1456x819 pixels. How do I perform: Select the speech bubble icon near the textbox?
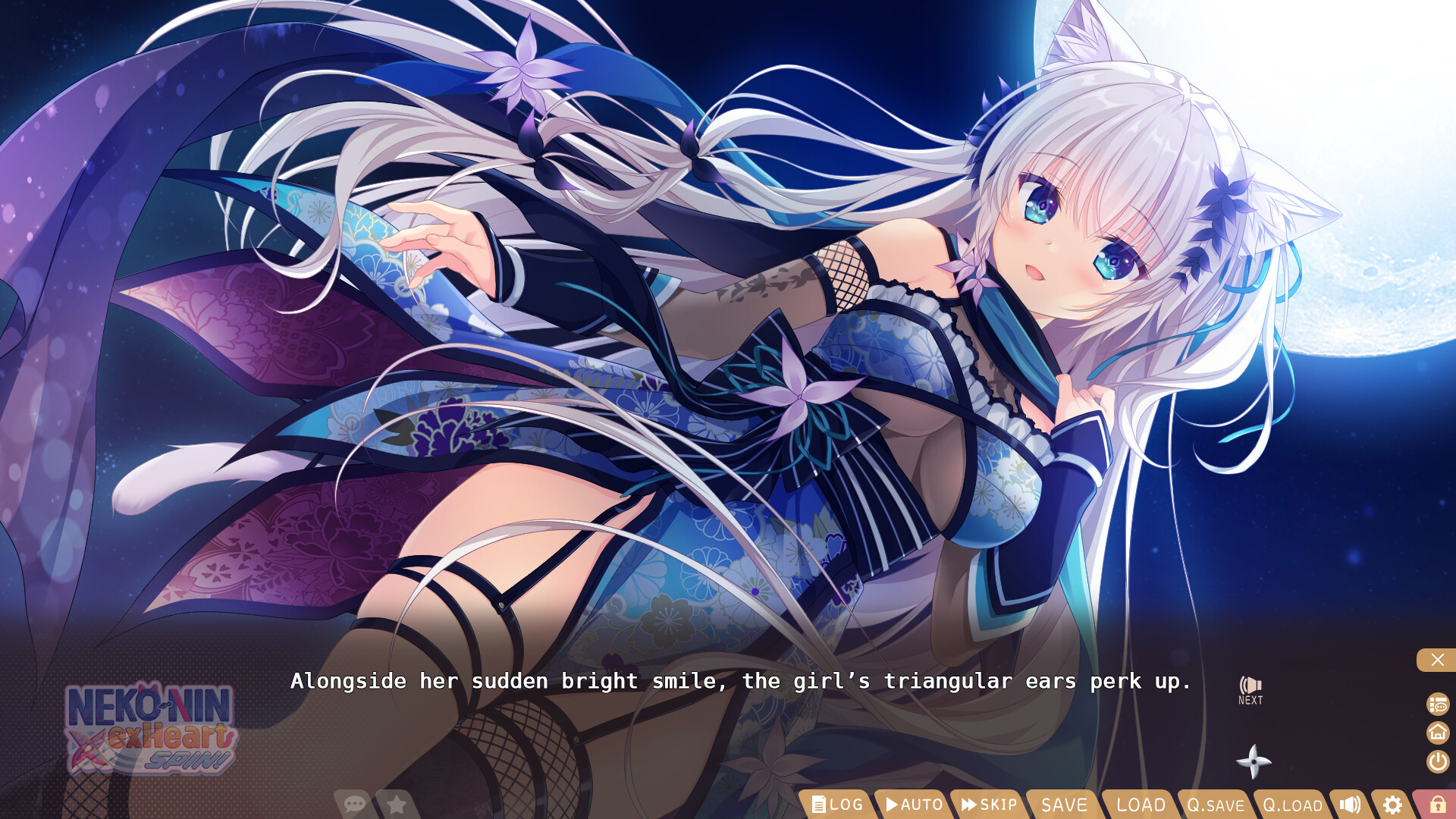[x=355, y=802]
